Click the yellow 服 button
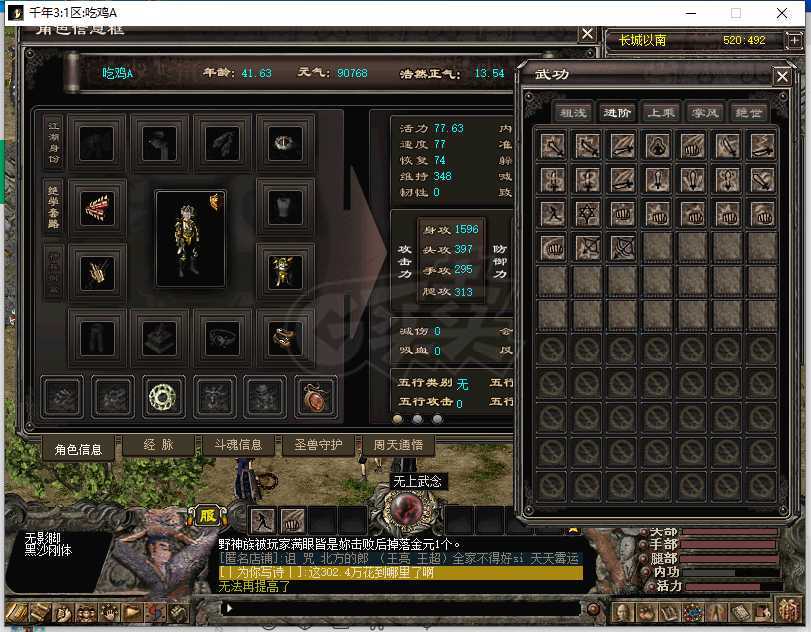The image size is (811, 632). pyautogui.click(x=208, y=516)
